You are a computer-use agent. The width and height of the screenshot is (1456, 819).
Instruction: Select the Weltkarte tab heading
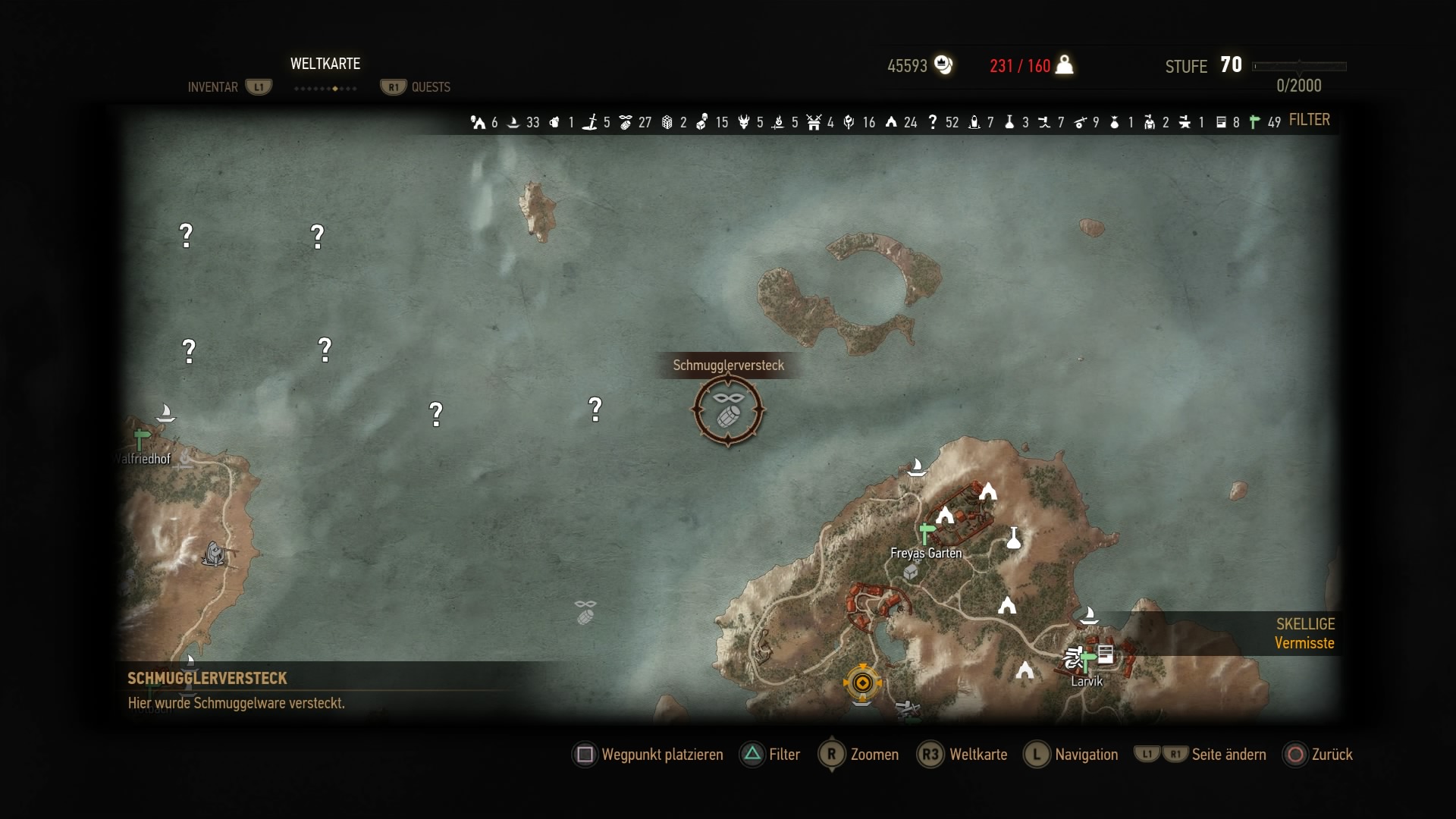(x=325, y=64)
